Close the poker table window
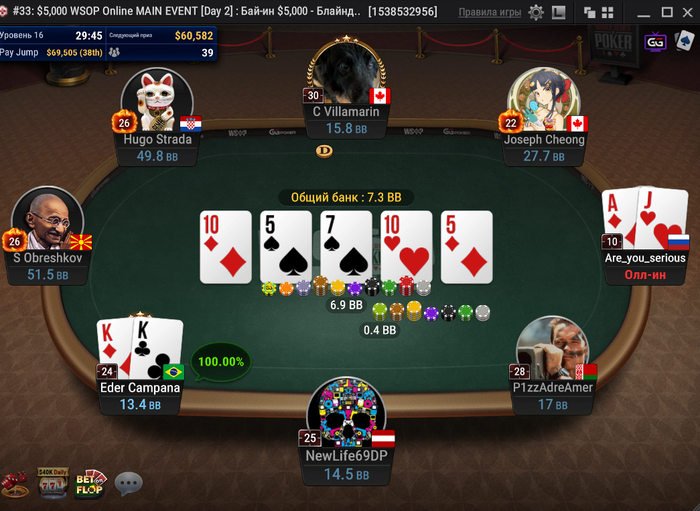The image size is (700, 511). (x=687, y=13)
